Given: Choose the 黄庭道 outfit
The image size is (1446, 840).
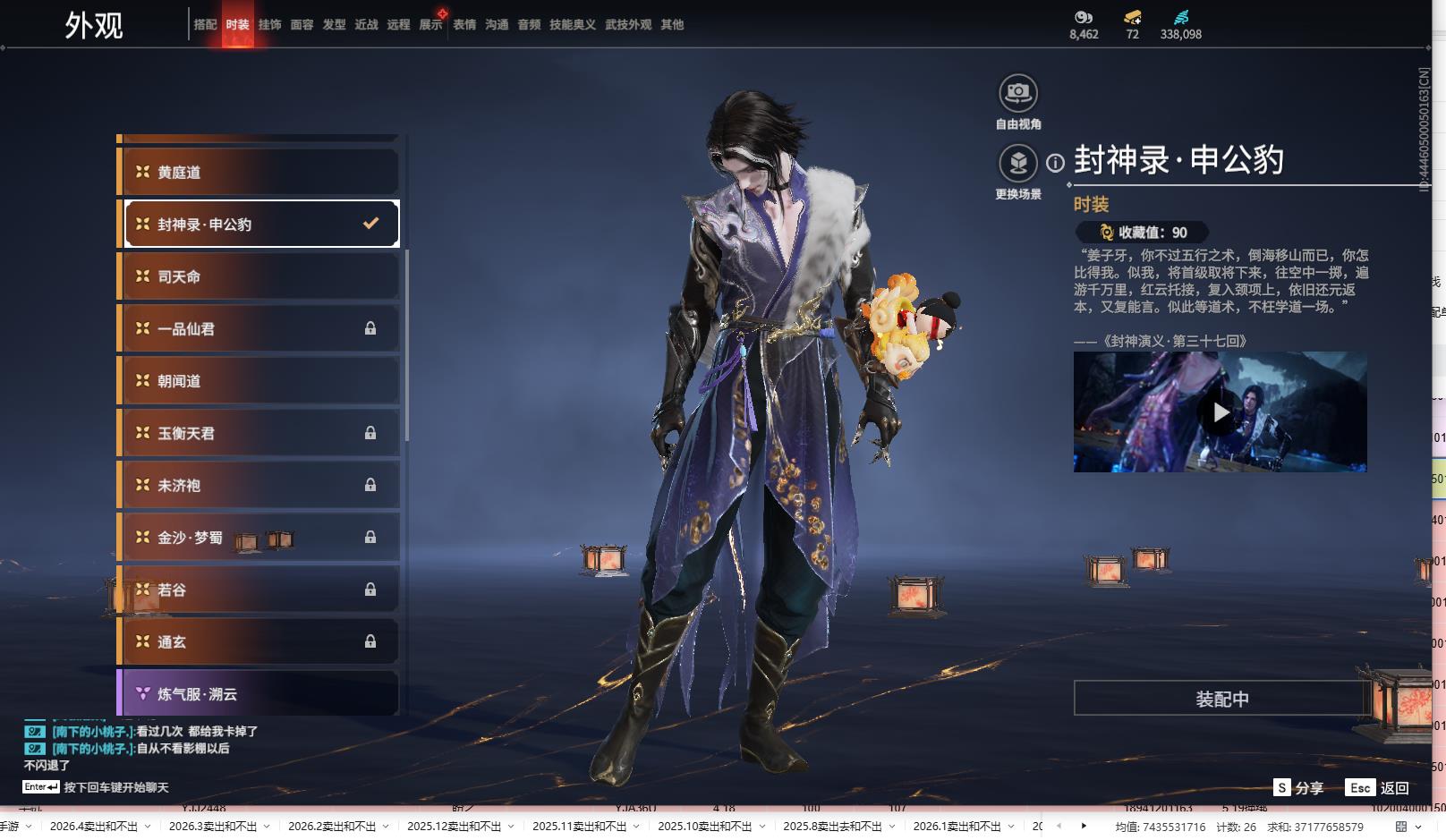Looking at the screenshot, I should pos(259,172).
